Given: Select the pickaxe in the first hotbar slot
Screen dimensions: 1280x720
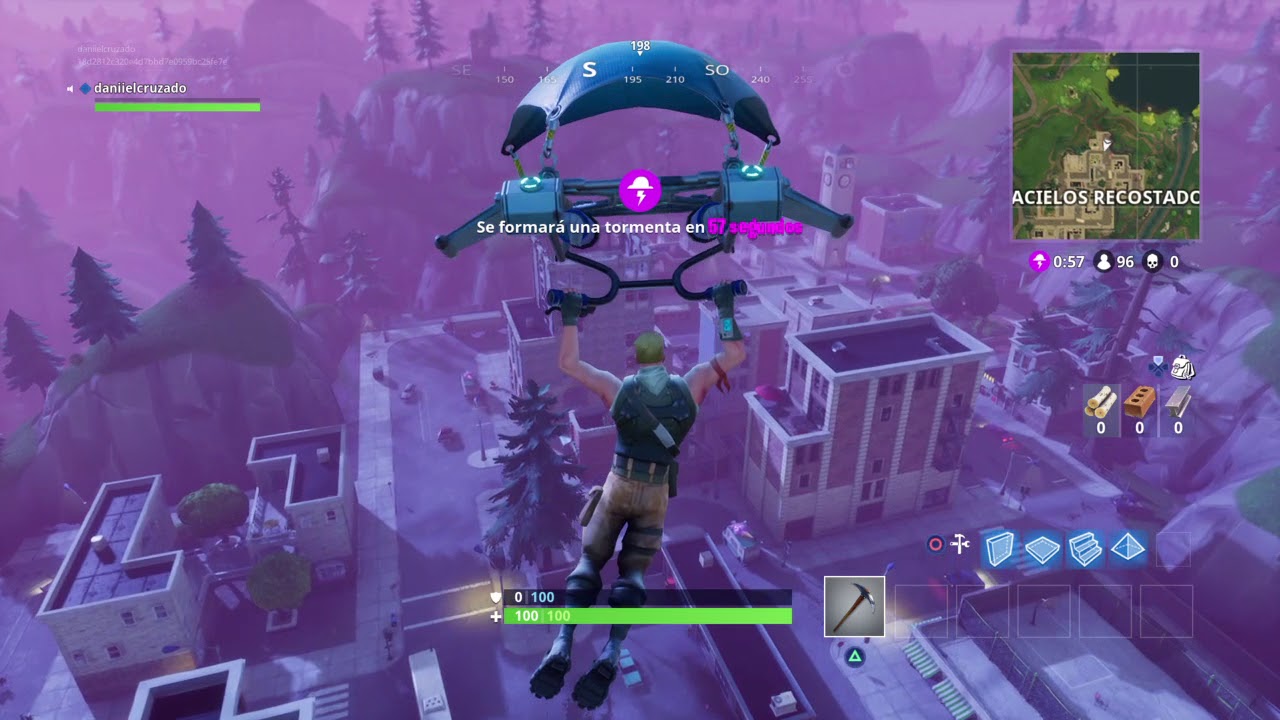Looking at the screenshot, I should 854,606.
